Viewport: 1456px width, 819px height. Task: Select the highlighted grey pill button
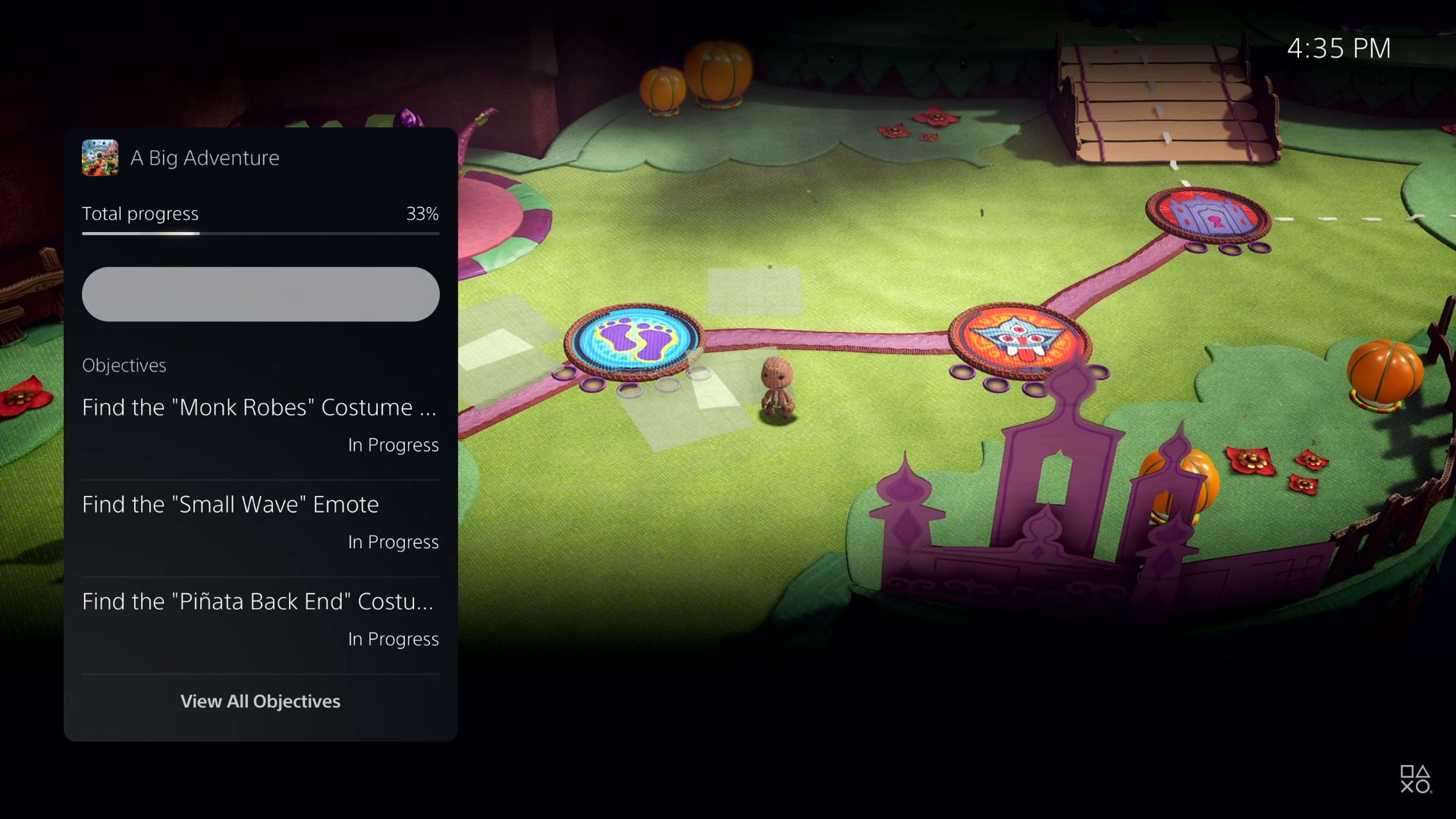(260, 294)
